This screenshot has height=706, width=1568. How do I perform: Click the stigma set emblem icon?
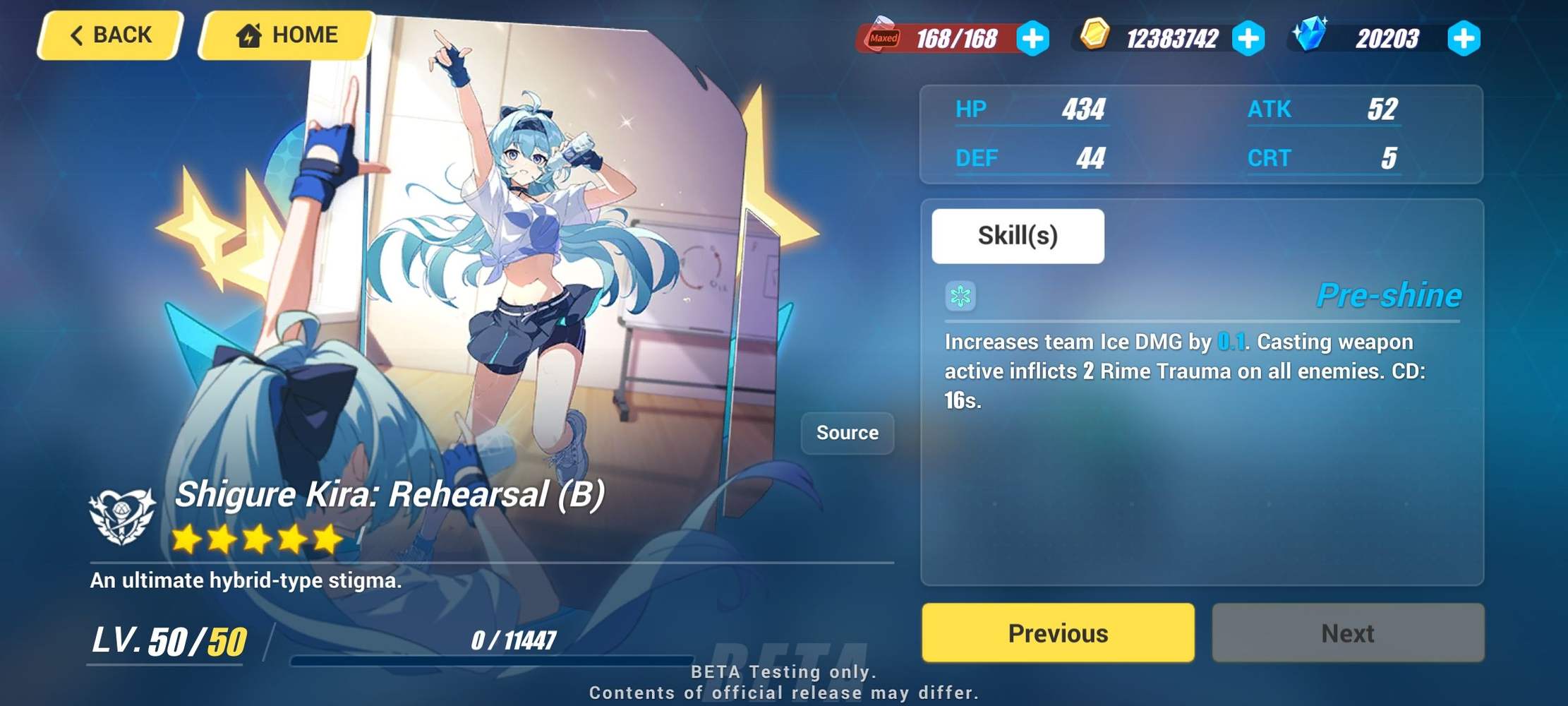[121, 515]
